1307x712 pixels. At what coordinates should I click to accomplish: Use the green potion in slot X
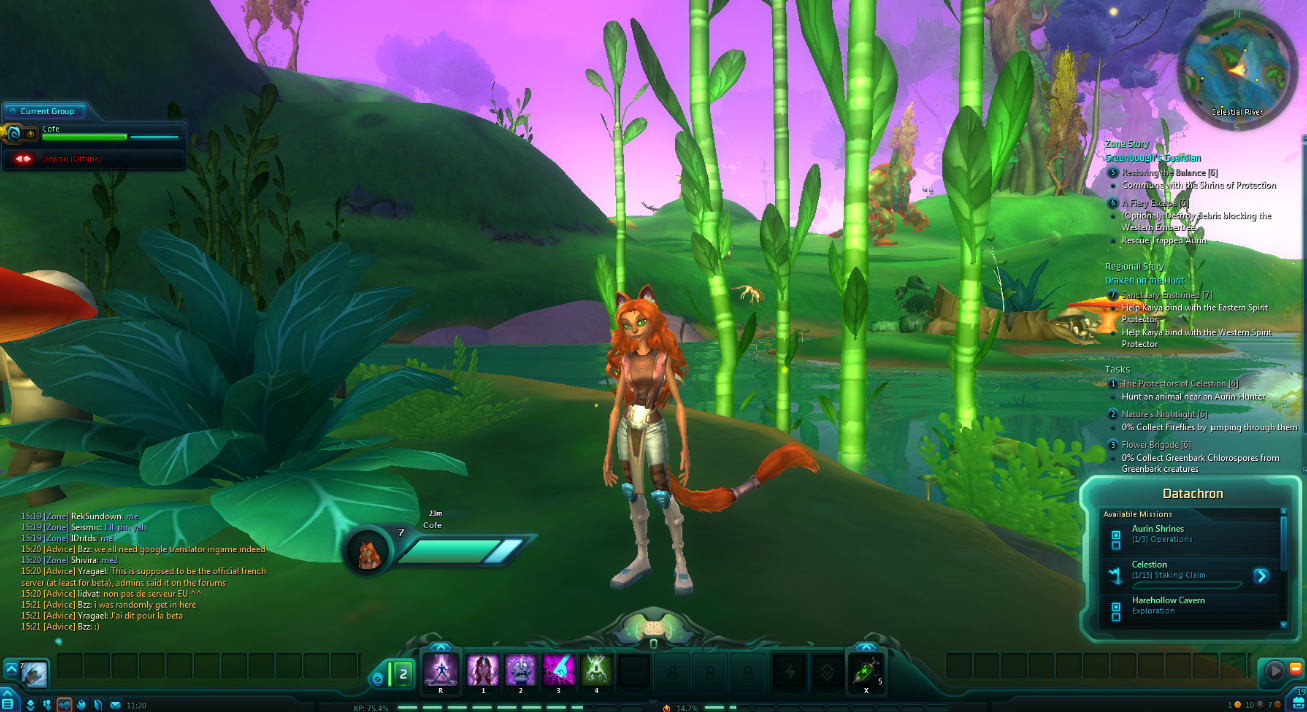[866, 670]
